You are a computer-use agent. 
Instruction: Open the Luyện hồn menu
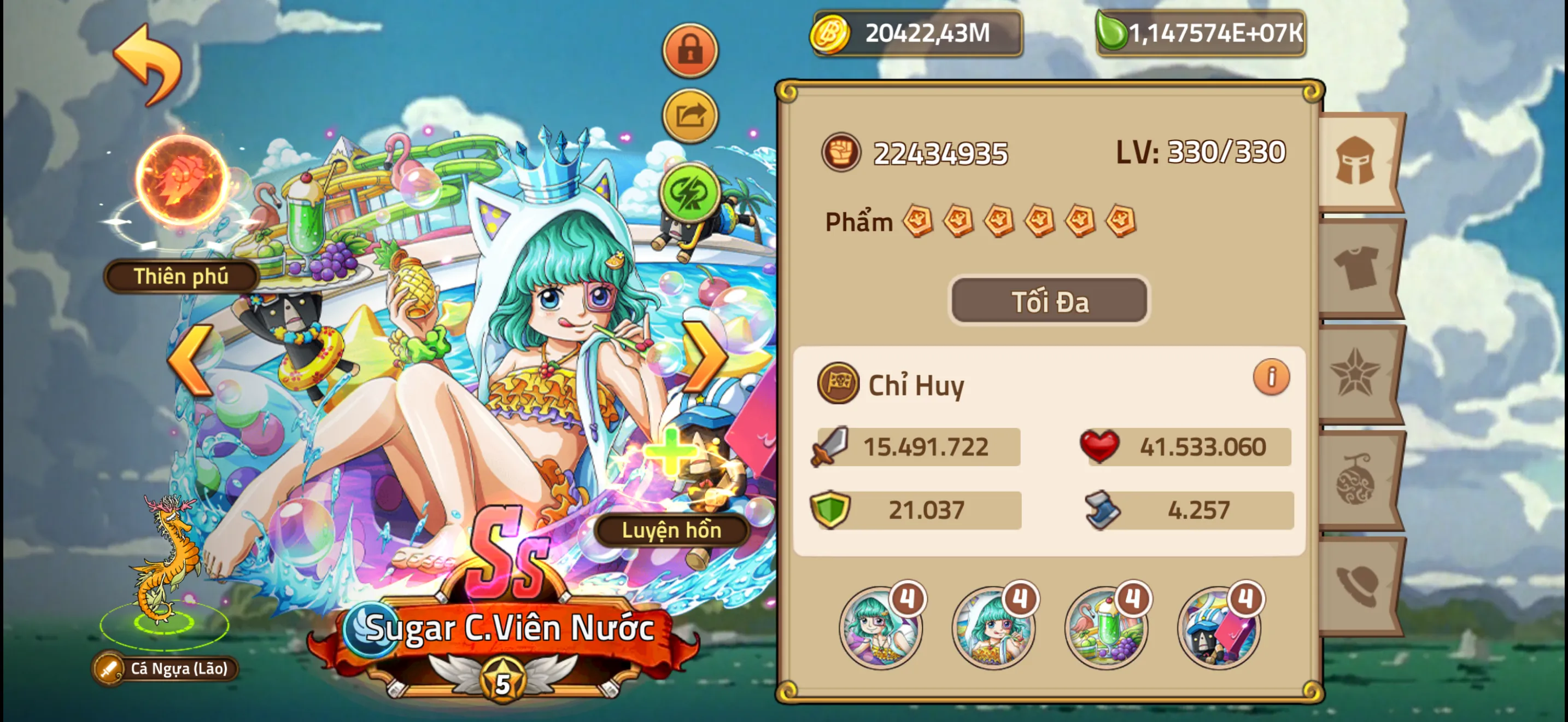(672, 529)
